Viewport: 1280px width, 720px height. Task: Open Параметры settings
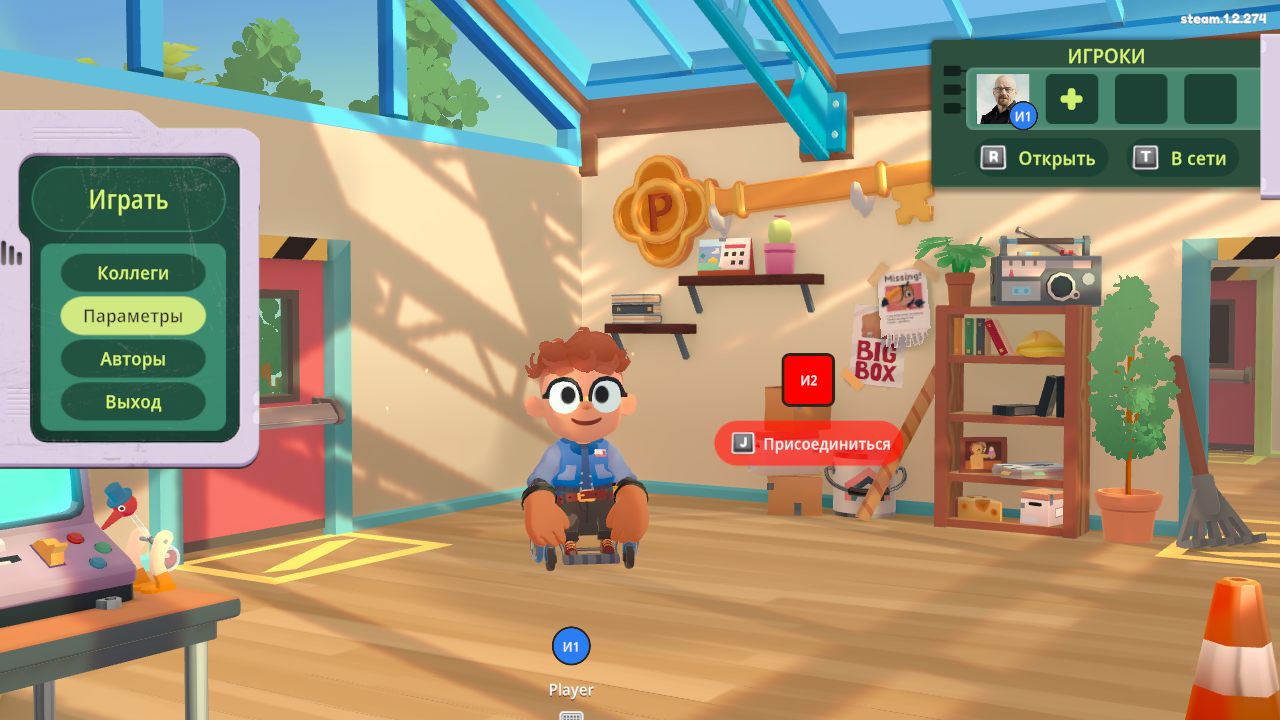pyautogui.click(x=133, y=316)
